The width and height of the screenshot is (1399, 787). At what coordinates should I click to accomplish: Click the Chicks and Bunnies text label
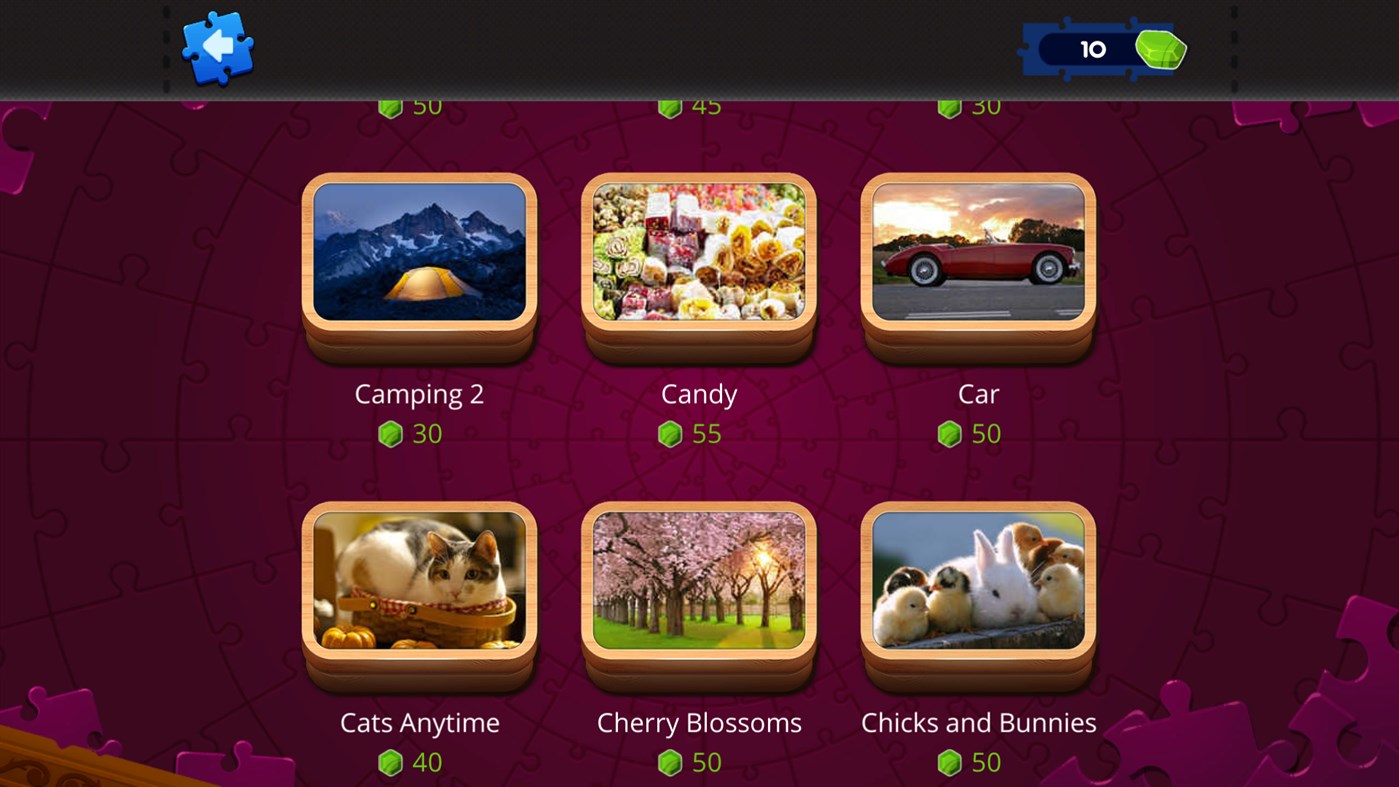(978, 722)
